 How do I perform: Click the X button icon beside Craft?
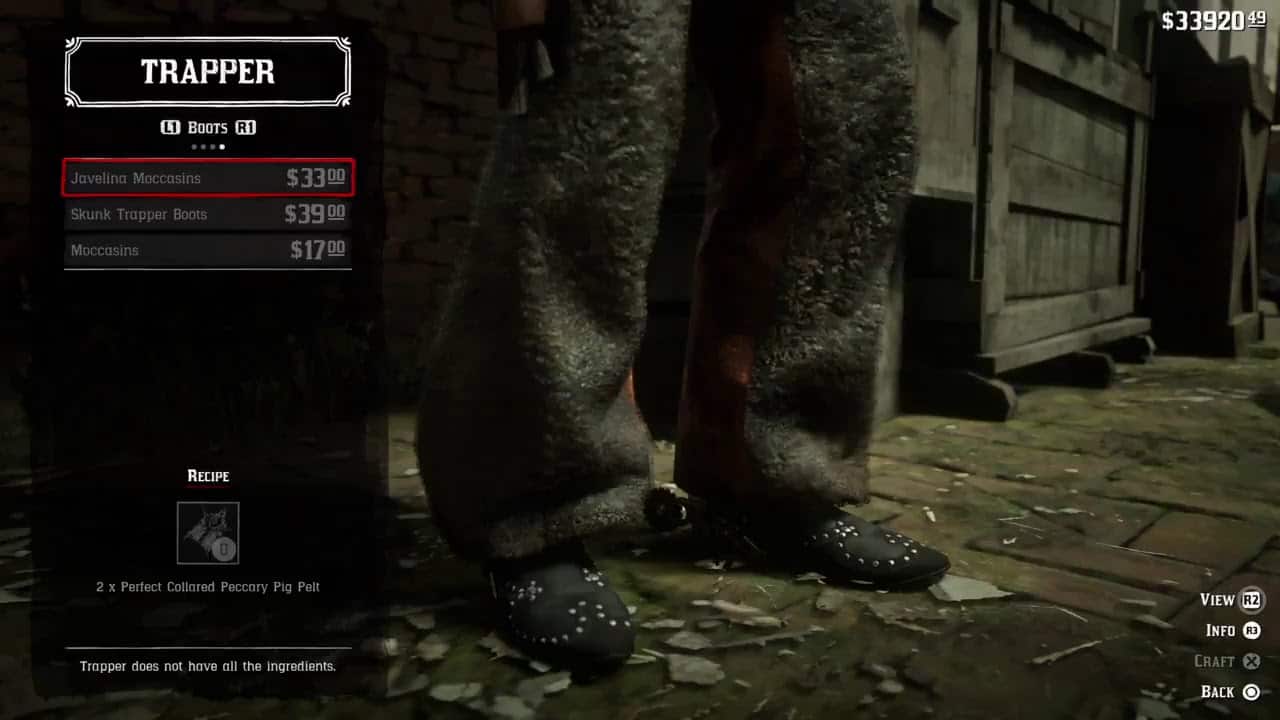1253,661
